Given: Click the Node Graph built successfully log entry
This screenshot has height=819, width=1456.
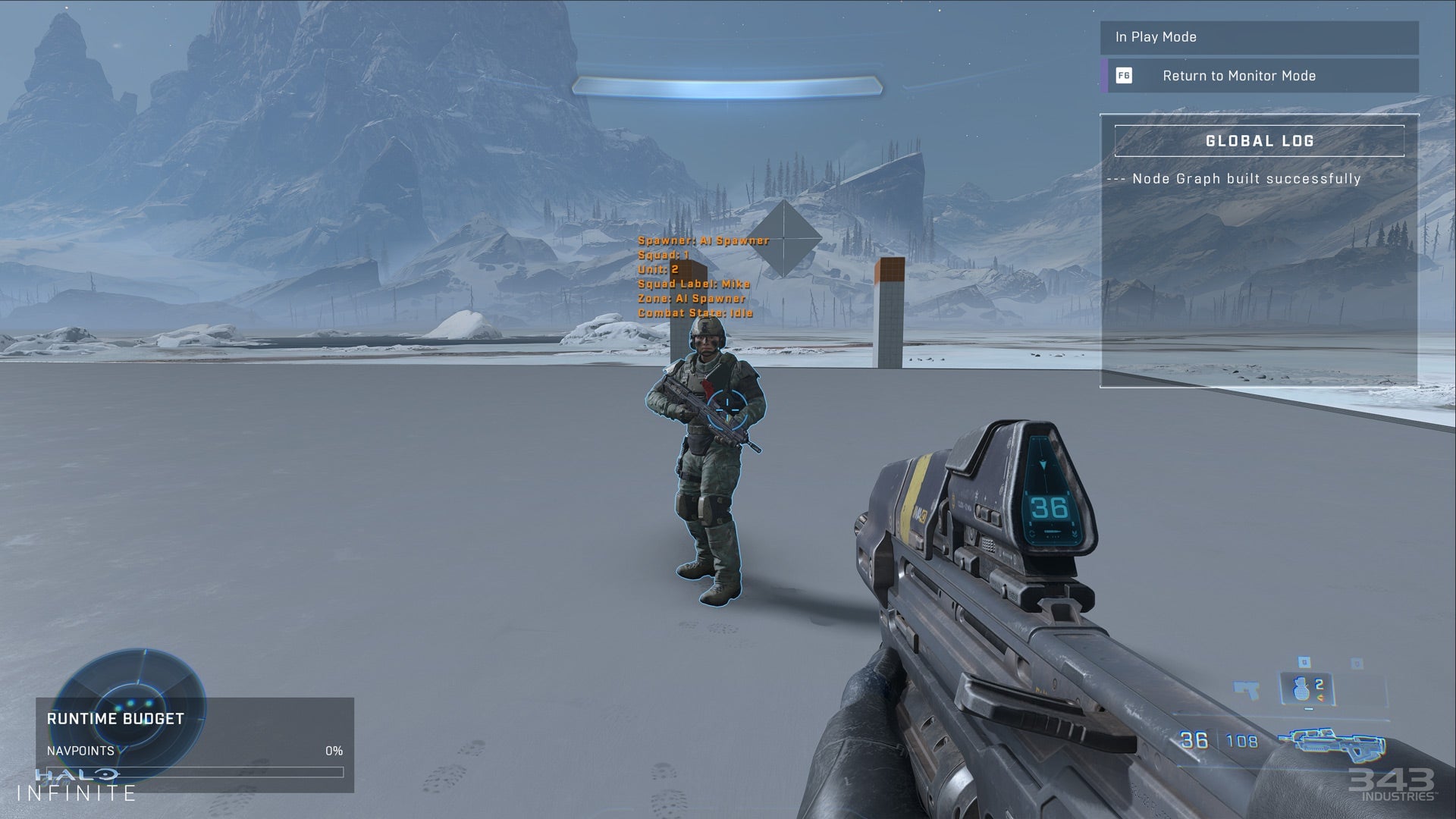Looking at the screenshot, I should (x=1235, y=178).
